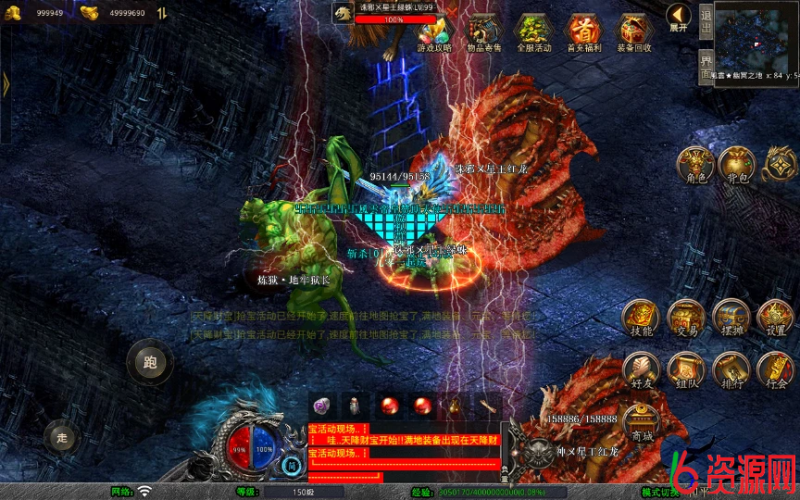Open the 排行 rankings
The image size is (800, 500).
click(x=731, y=369)
